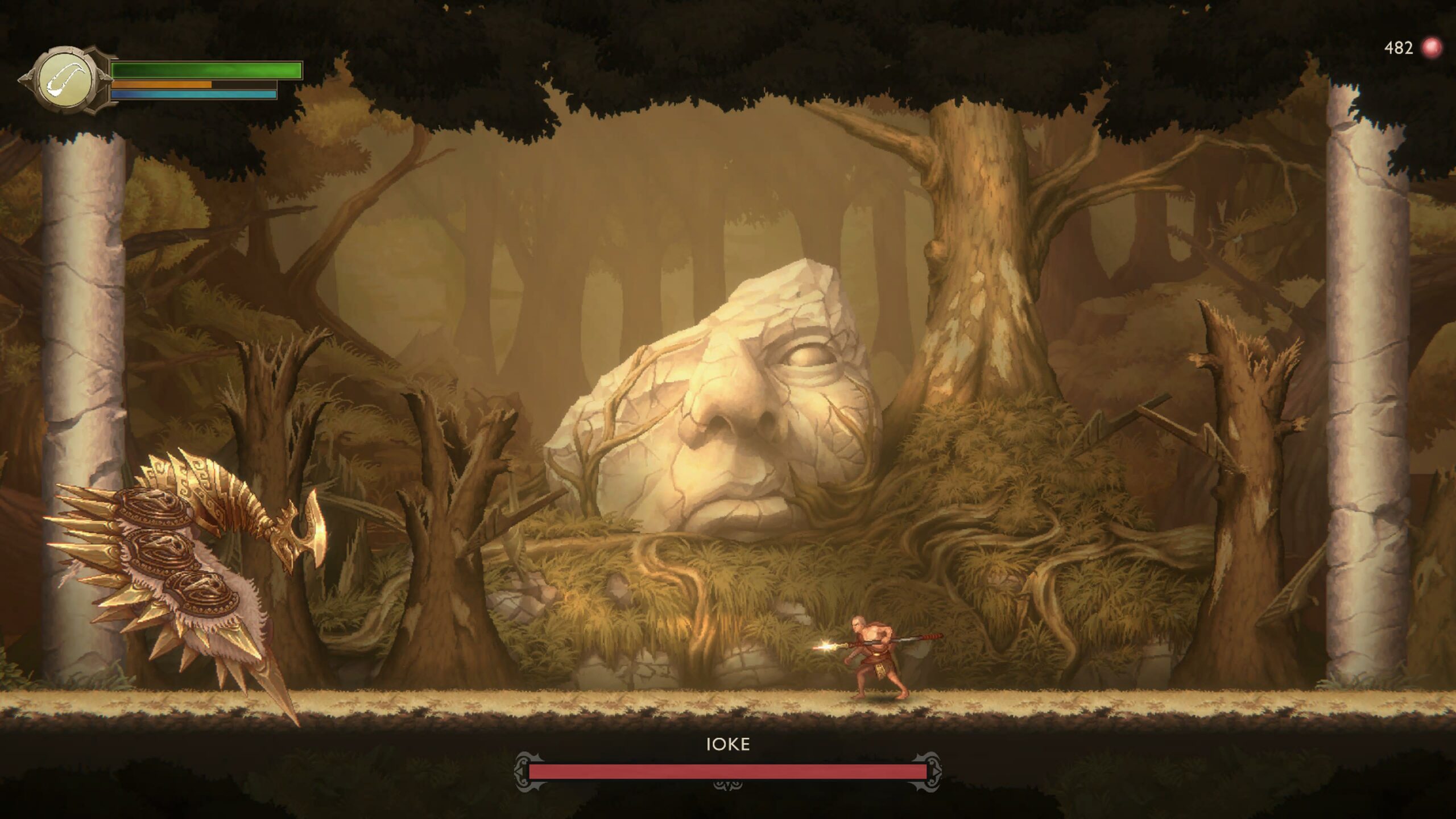The width and height of the screenshot is (1456, 819).
Task: Click the red orb currency icon
Action: [x=1432, y=48]
